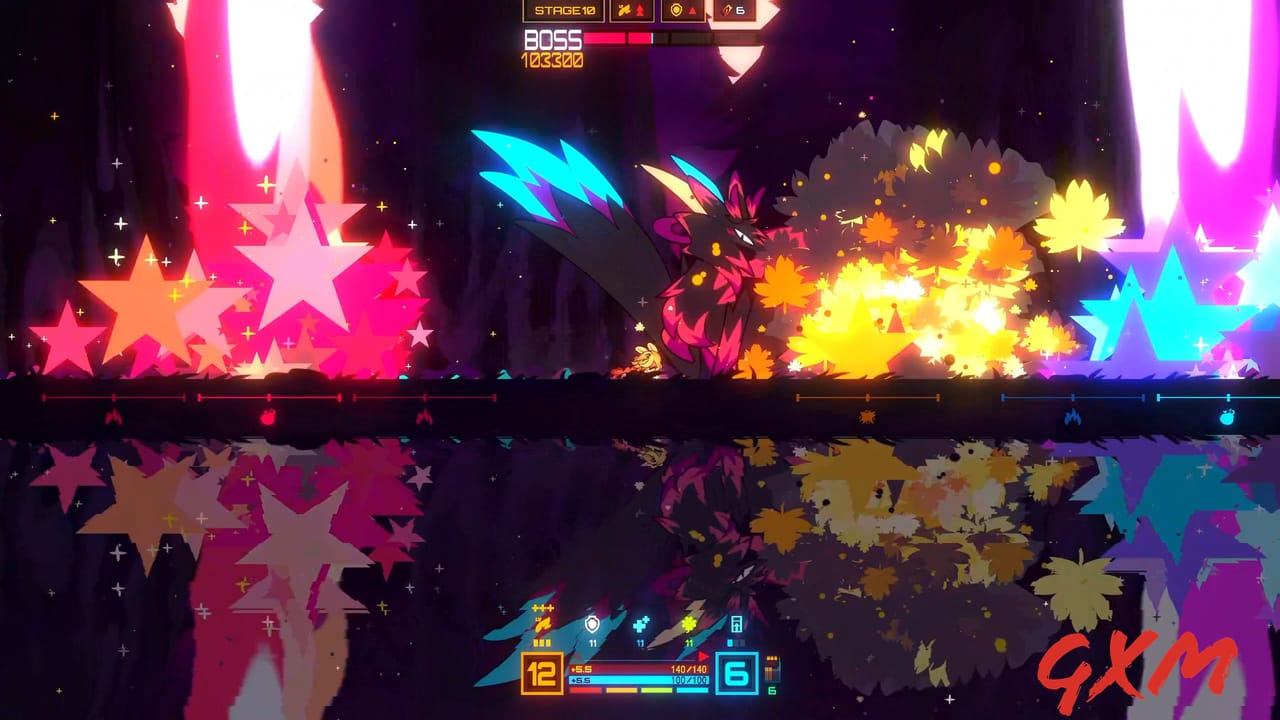Click the blue level 6 badge
Screen dimensions: 1280x720
738,674
